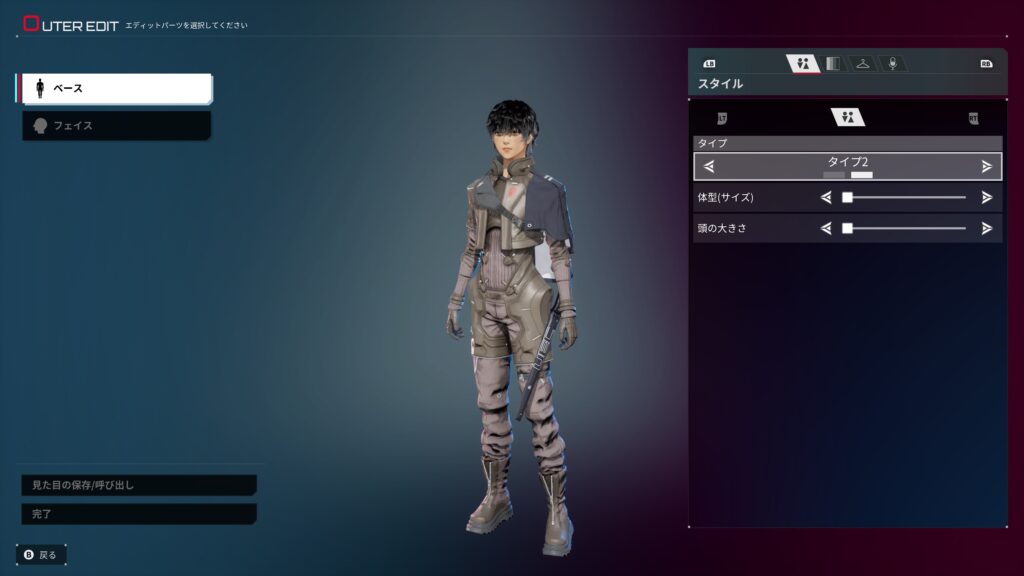
Task: Increase 頭の大きさ head size with right arrow
Action: pyautogui.click(x=987, y=228)
